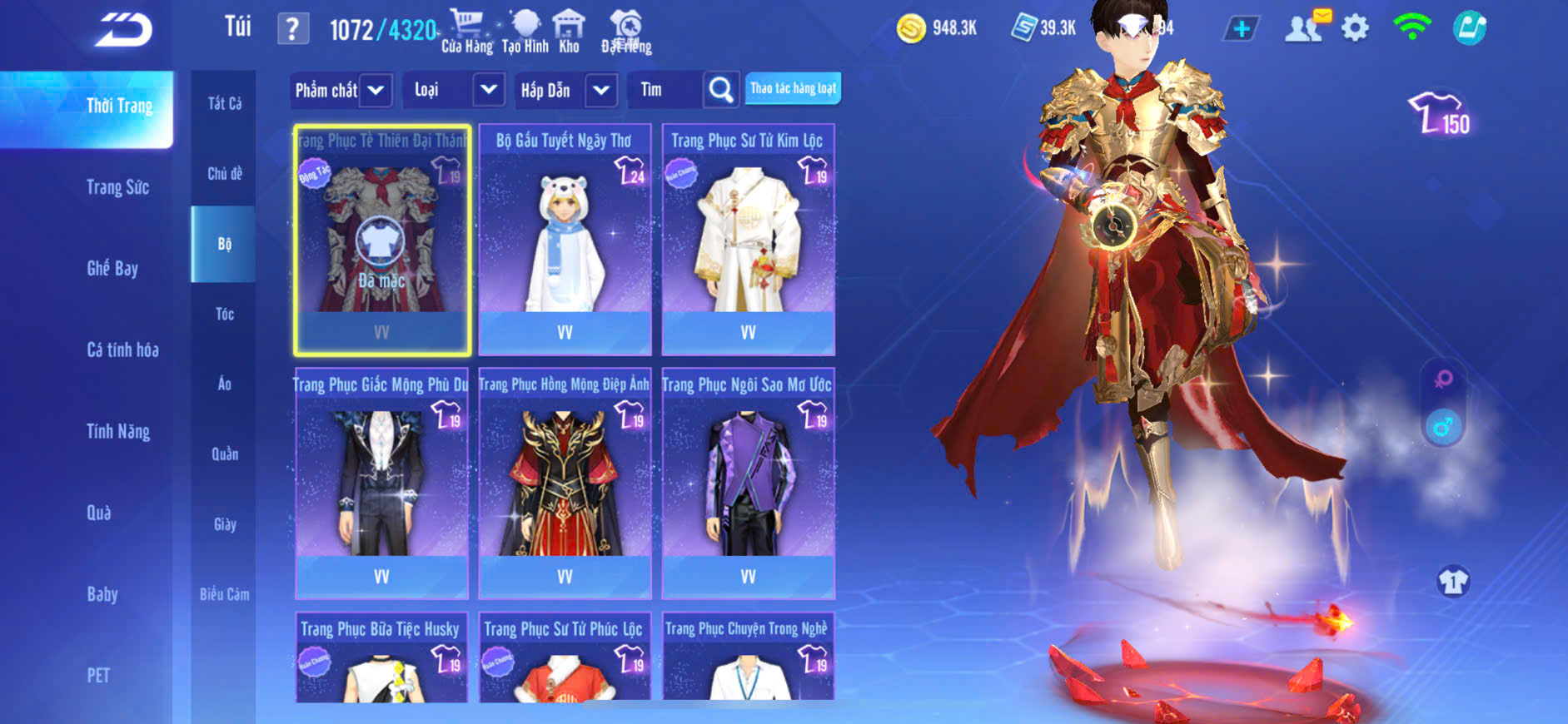Click the Thao tác hàng loạt button
The height and width of the screenshot is (724, 1568).
pyautogui.click(x=793, y=88)
